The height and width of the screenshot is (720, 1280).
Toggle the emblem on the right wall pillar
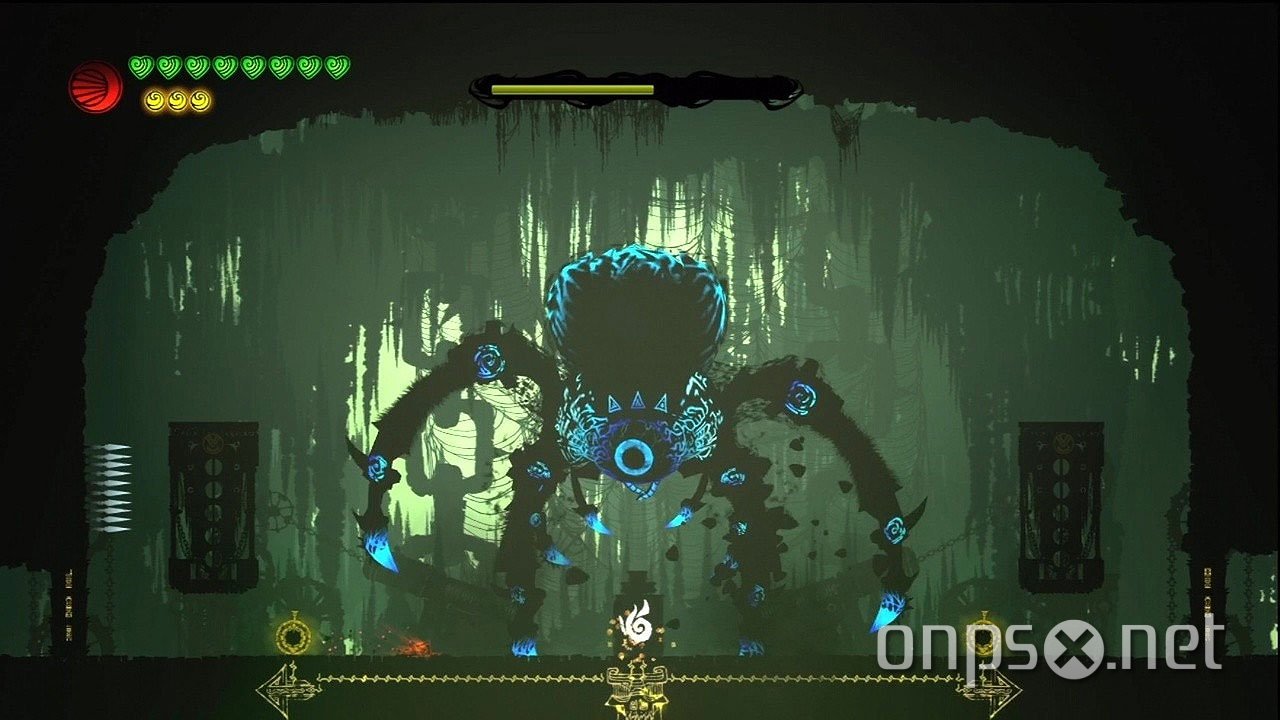[1065, 445]
